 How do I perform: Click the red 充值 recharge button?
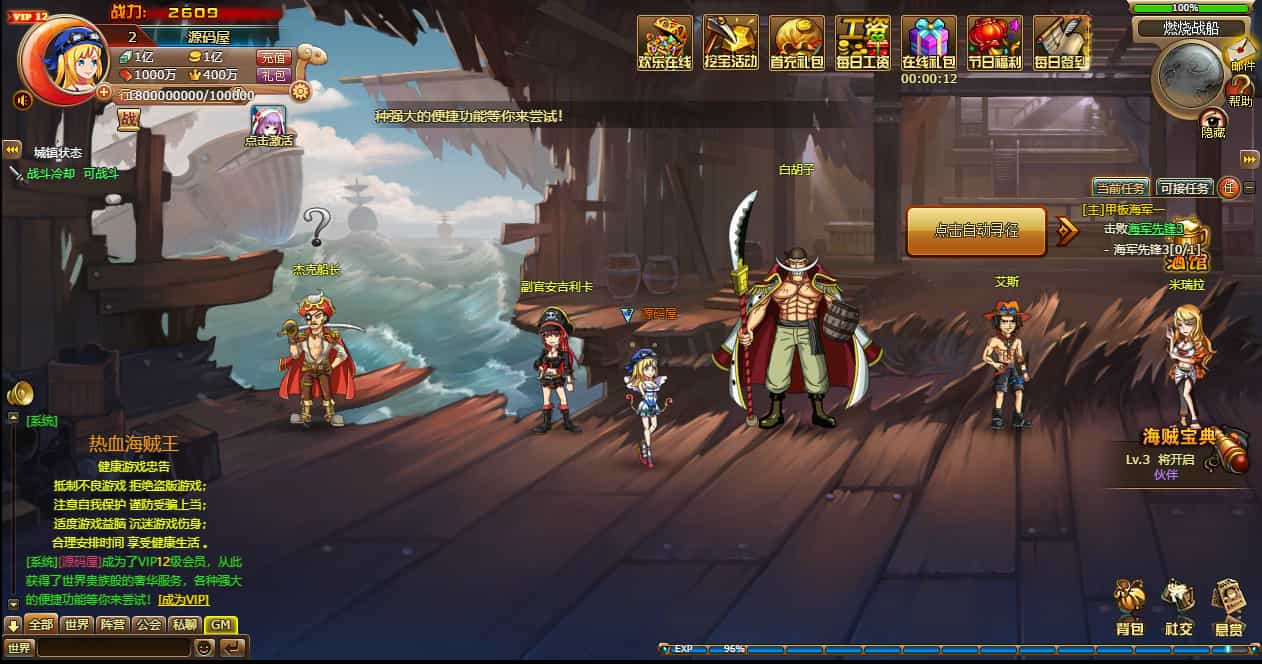(x=272, y=58)
